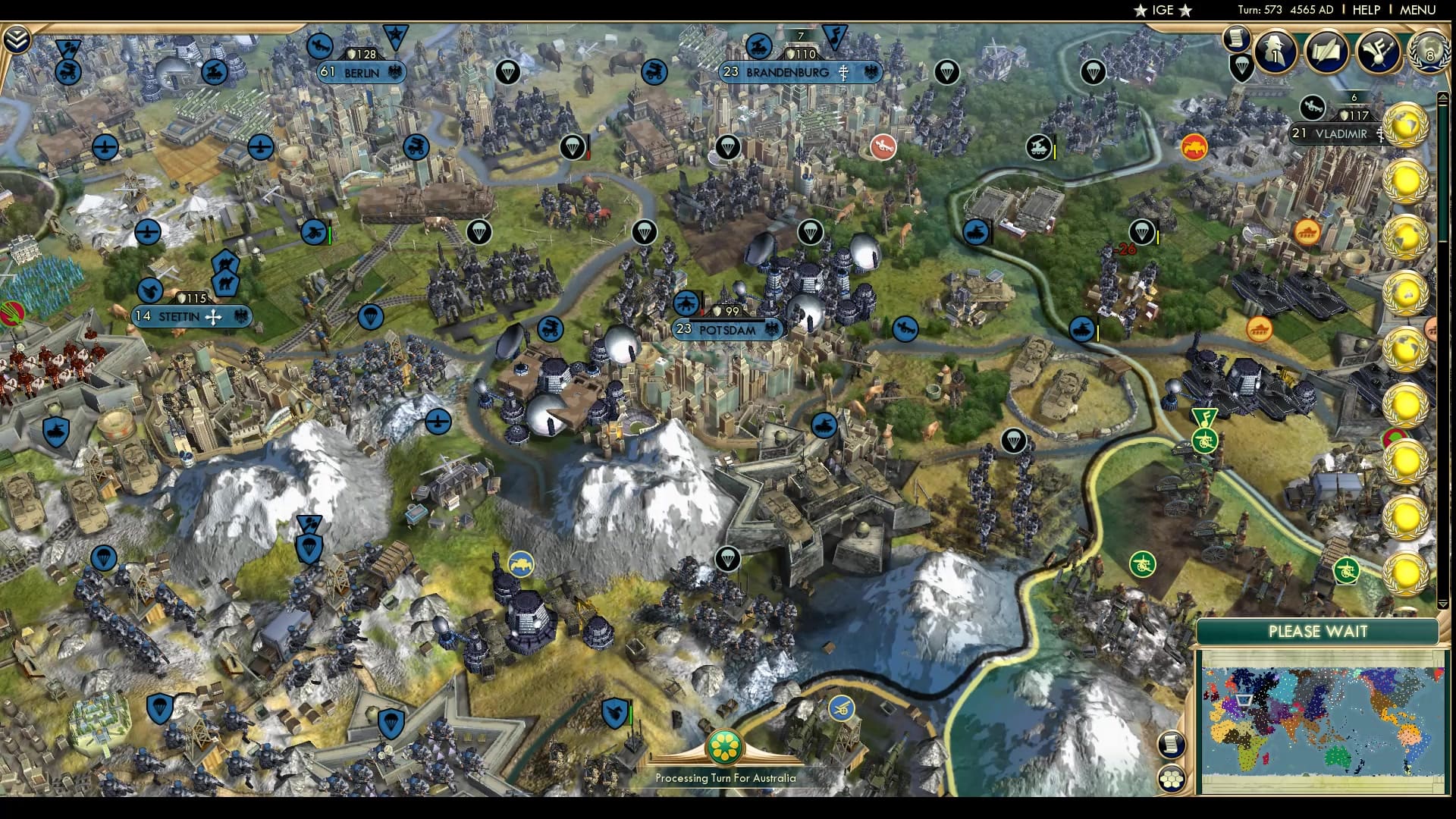Click HELP on the top bar

[1366, 10]
